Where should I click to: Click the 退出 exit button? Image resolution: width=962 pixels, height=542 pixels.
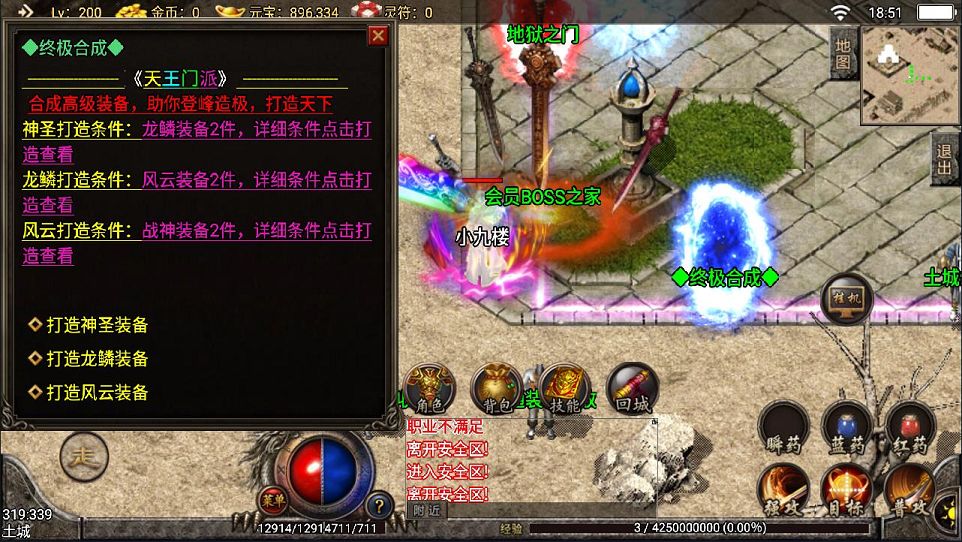(943, 158)
